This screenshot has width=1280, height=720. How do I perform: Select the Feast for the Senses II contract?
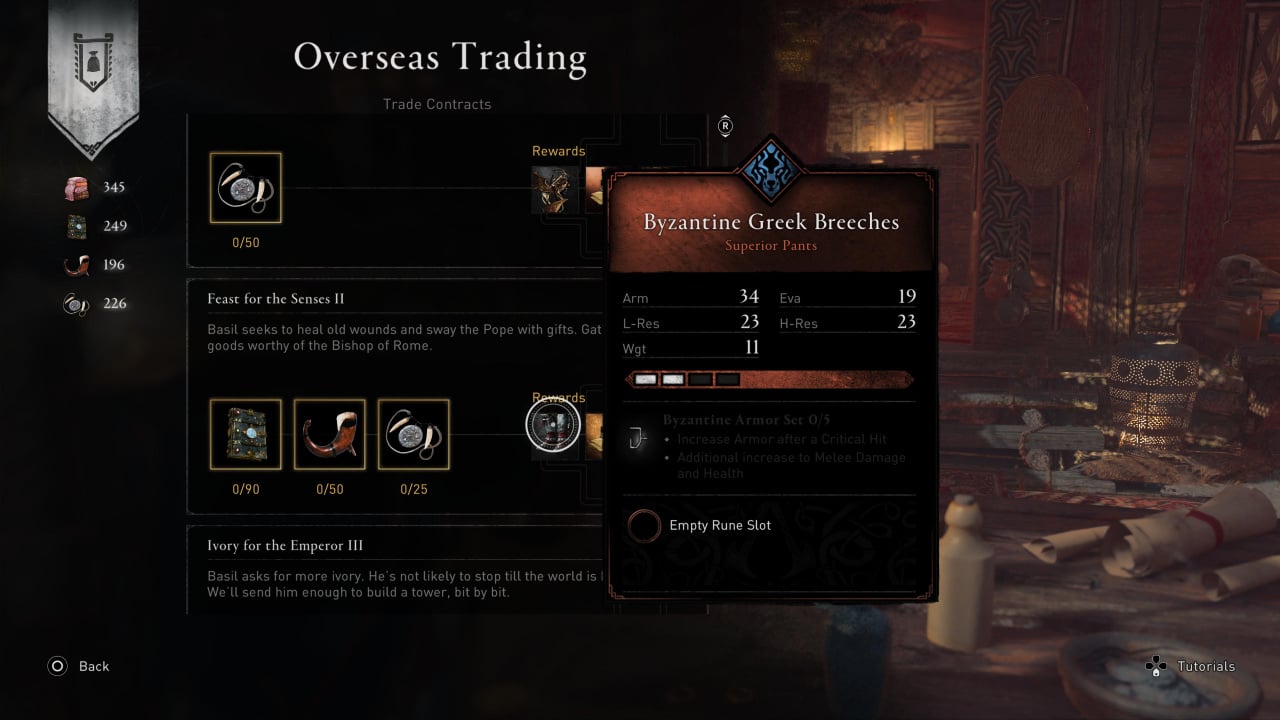click(x=276, y=299)
